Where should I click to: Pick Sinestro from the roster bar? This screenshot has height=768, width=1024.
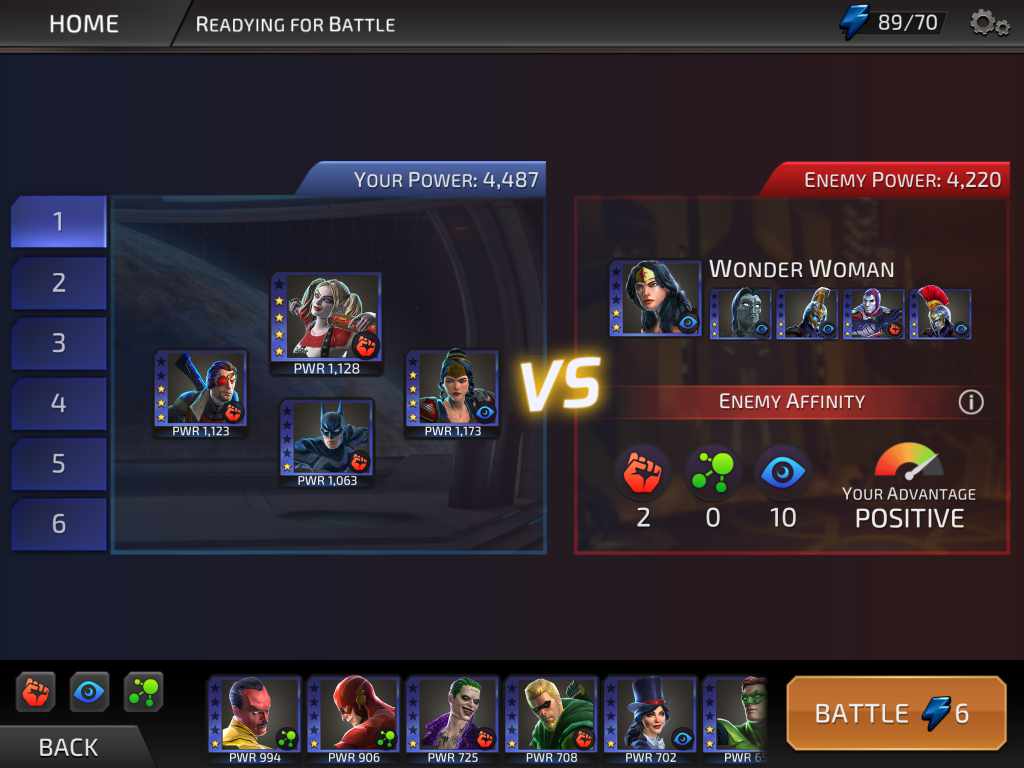254,714
